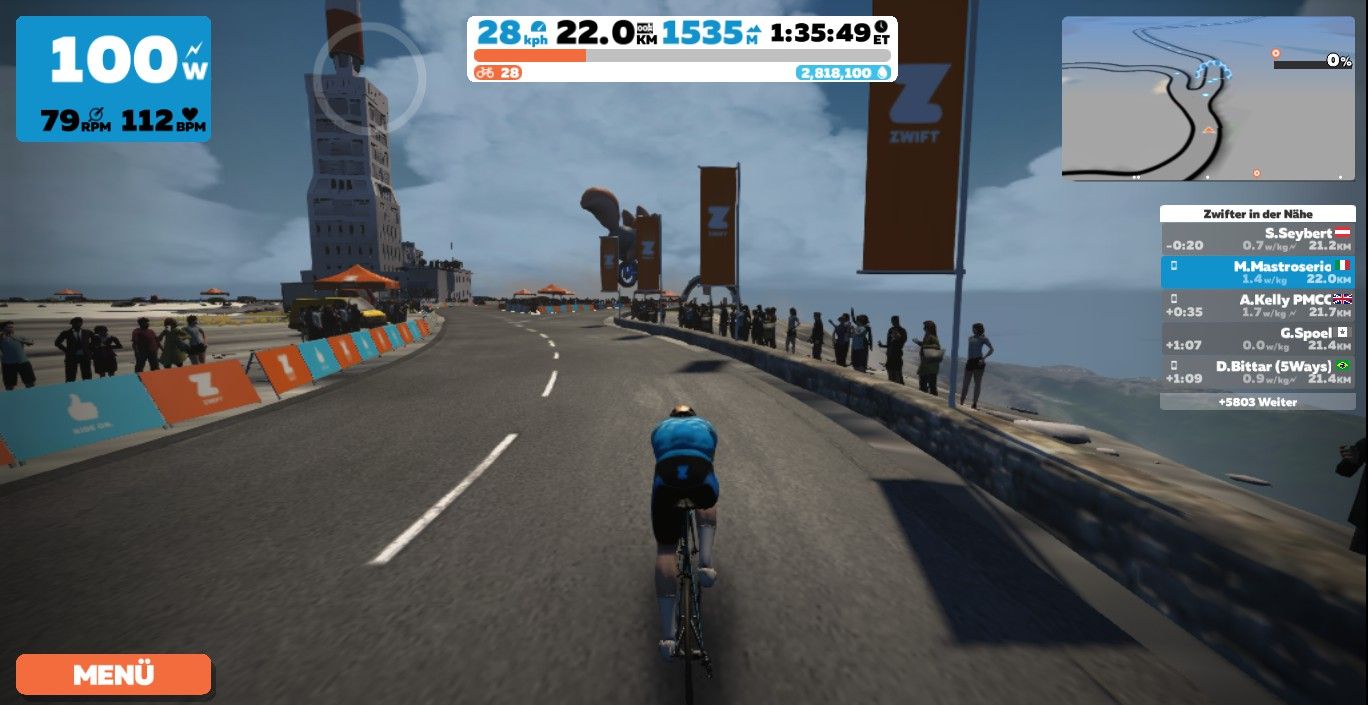Click the circular power-up ring

[369, 76]
